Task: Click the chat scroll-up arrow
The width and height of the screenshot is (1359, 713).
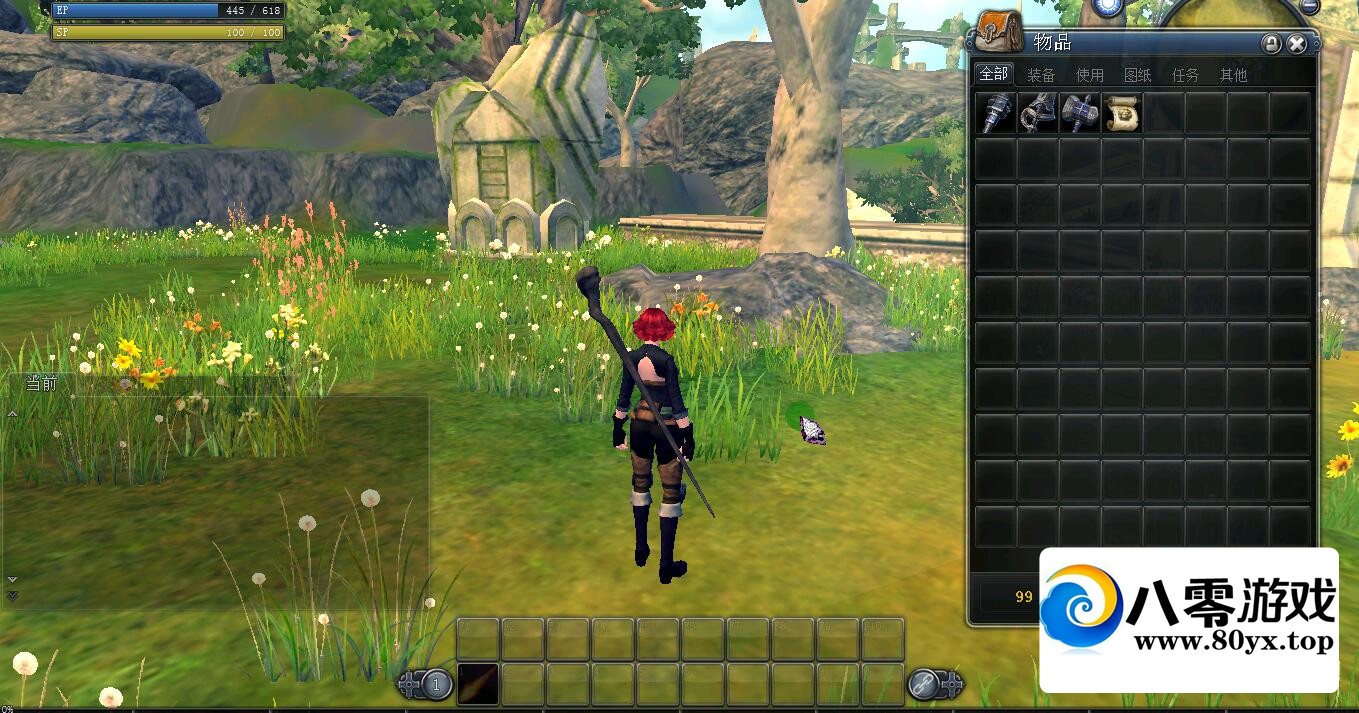Action: tap(12, 413)
